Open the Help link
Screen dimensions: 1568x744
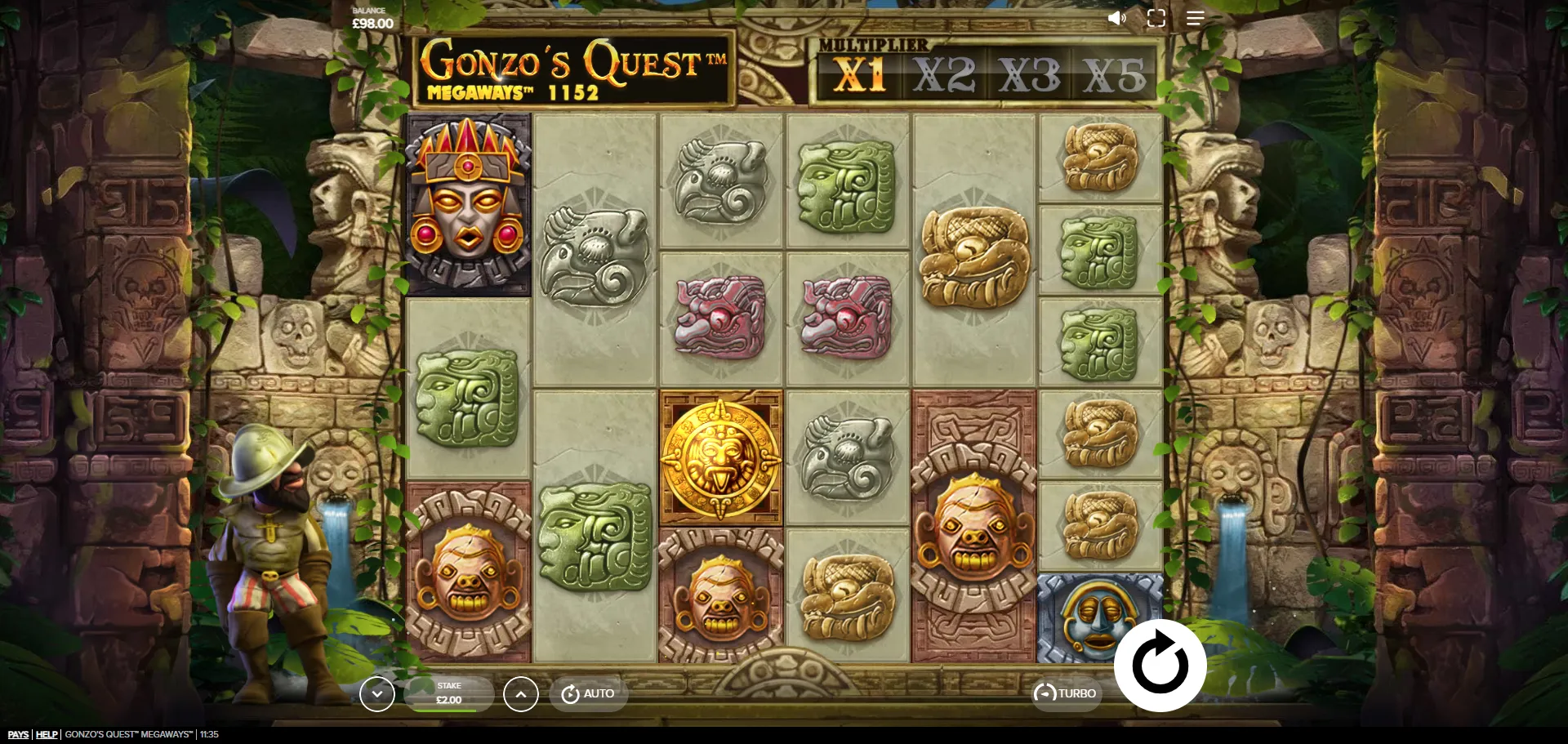coord(47,734)
